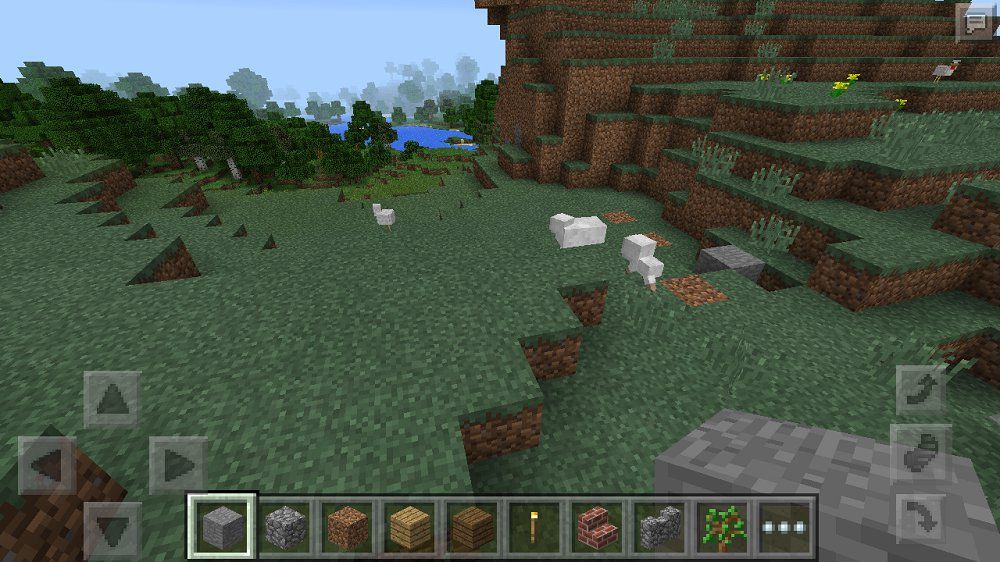This screenshot has width=1000, height=562.
Task: Open the chat with the top-corner button
Action: tap(974, 22)
